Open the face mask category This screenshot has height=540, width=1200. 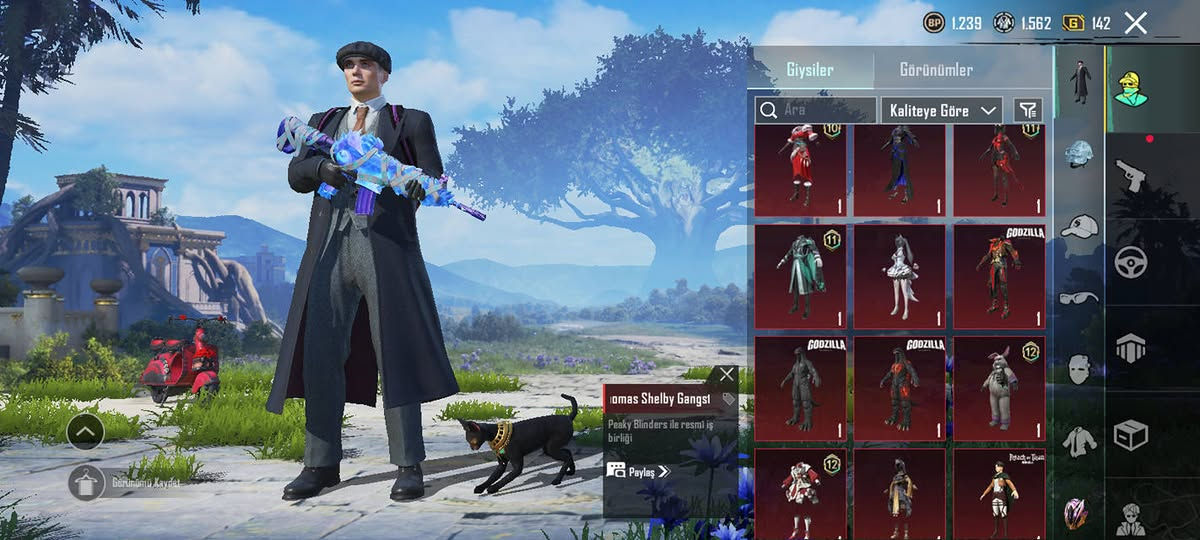[1079, 368]
